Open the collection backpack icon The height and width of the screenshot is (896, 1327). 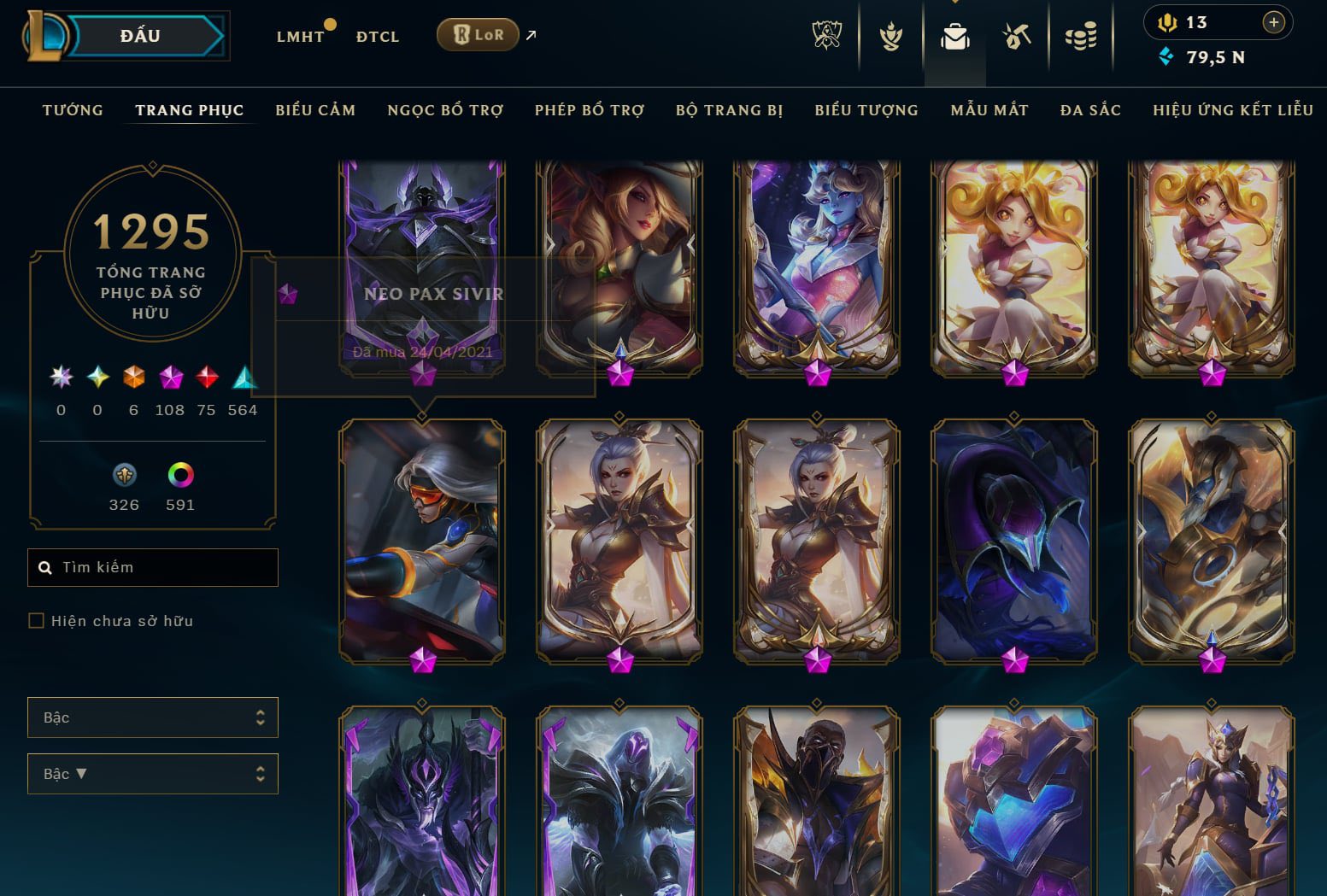(954, 37)
